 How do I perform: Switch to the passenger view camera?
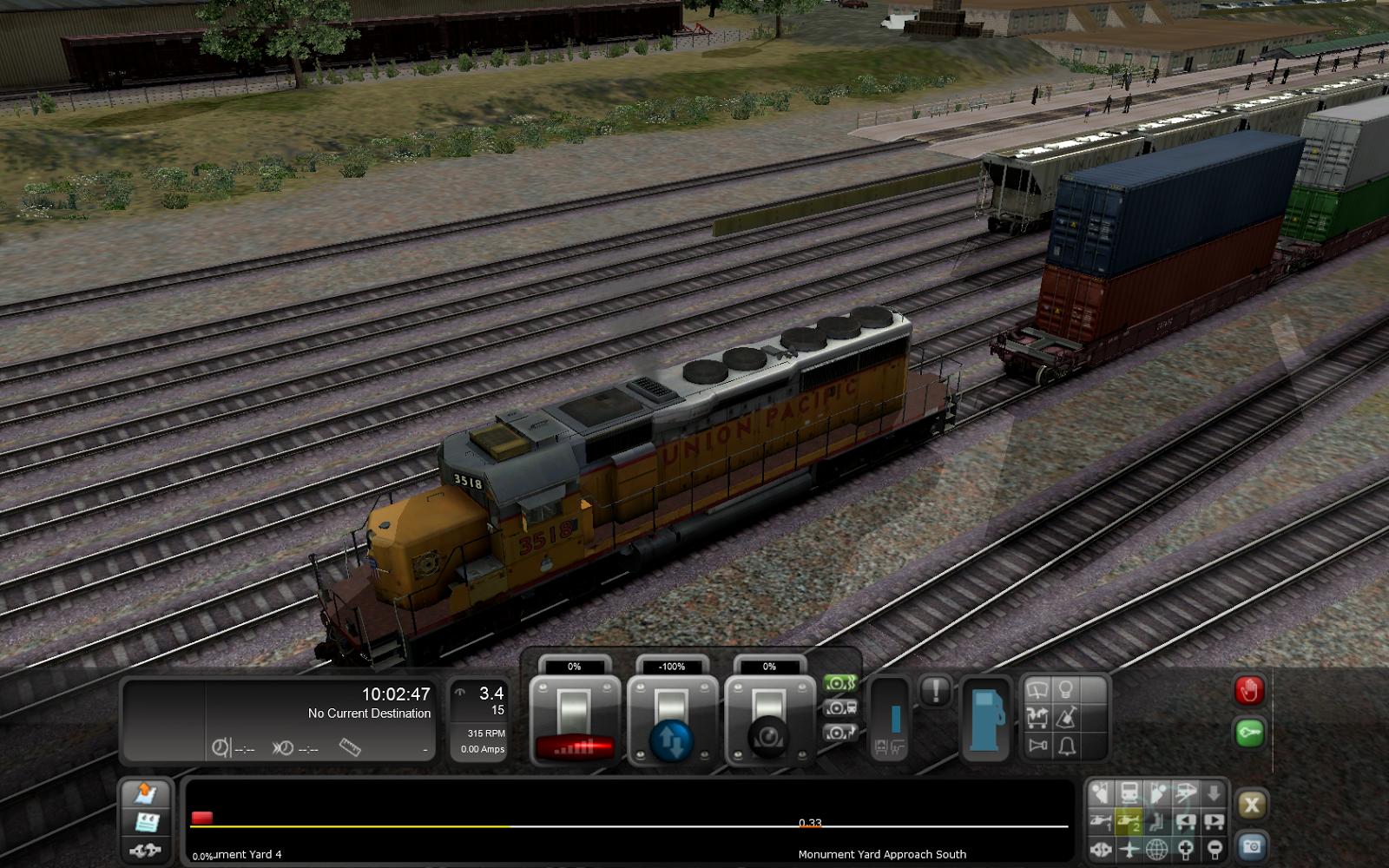coord(1159,820)
